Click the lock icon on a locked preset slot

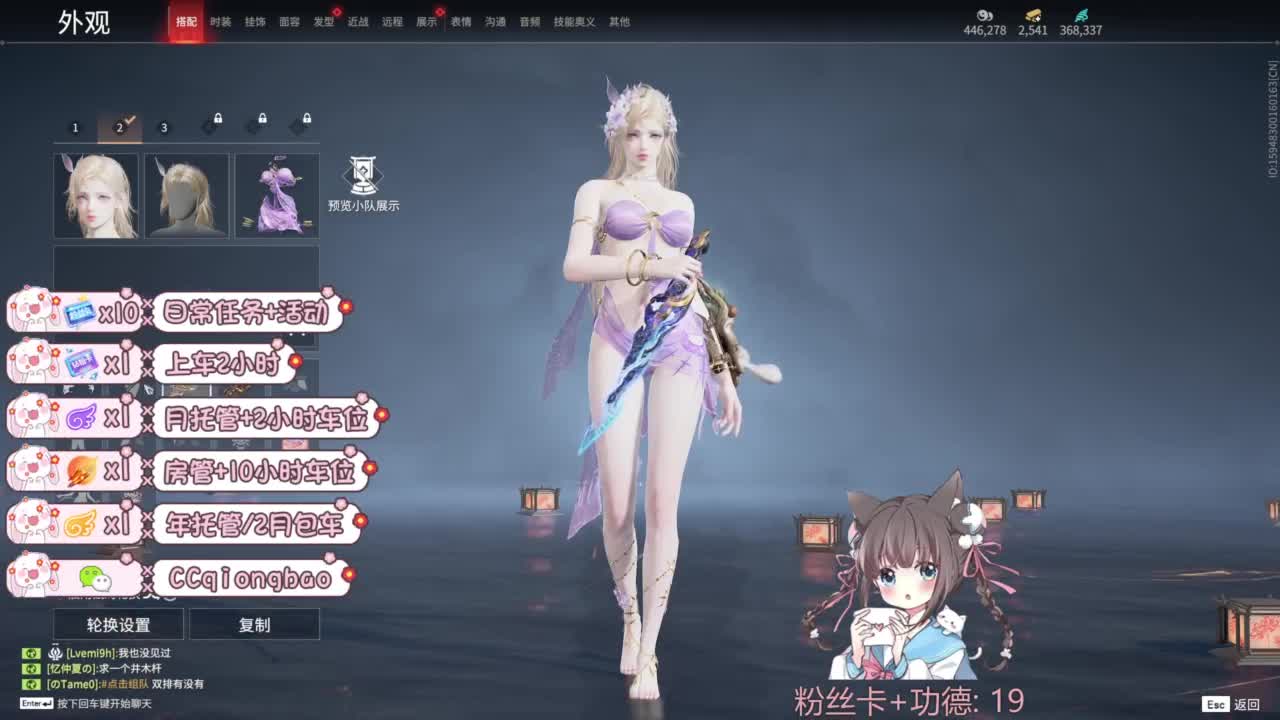click(218, 118)
